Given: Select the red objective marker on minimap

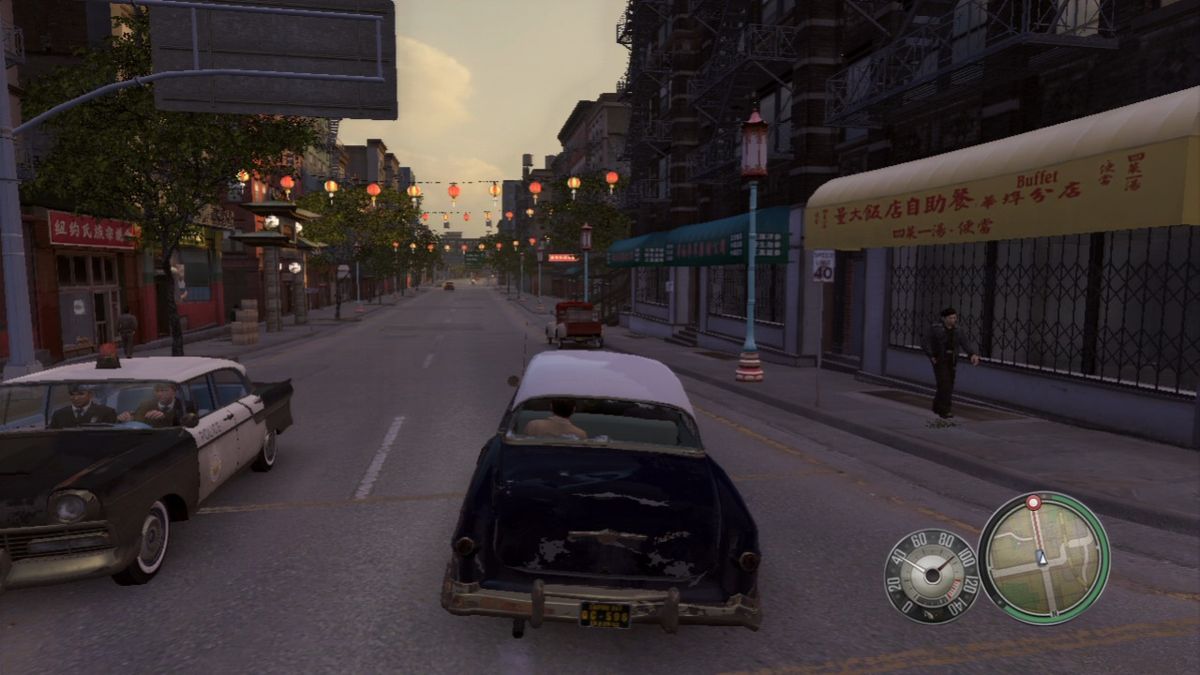Looking at the screenshot, I should tap(1033, 502).
